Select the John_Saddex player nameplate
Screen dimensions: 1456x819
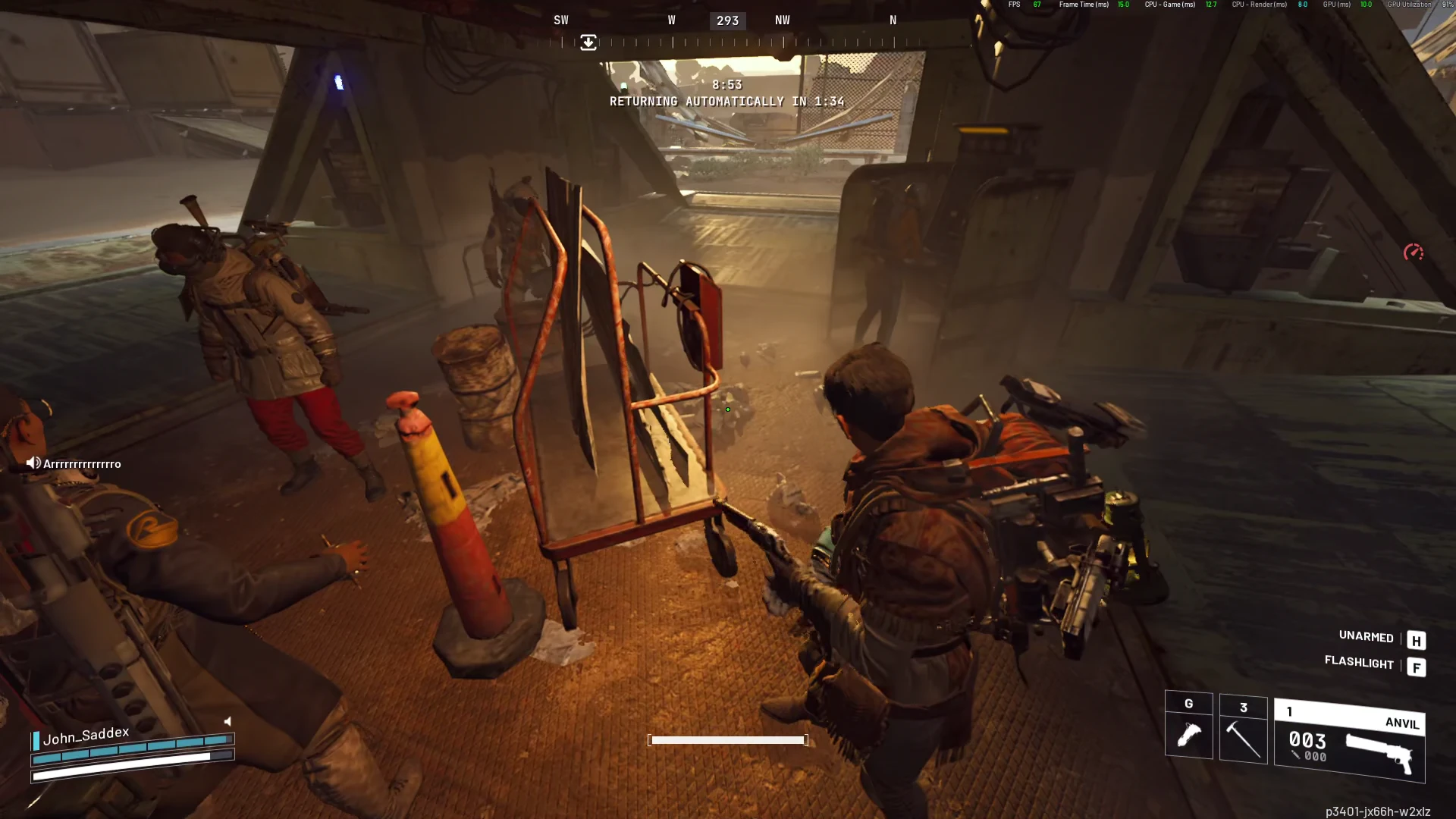point(86,736)
